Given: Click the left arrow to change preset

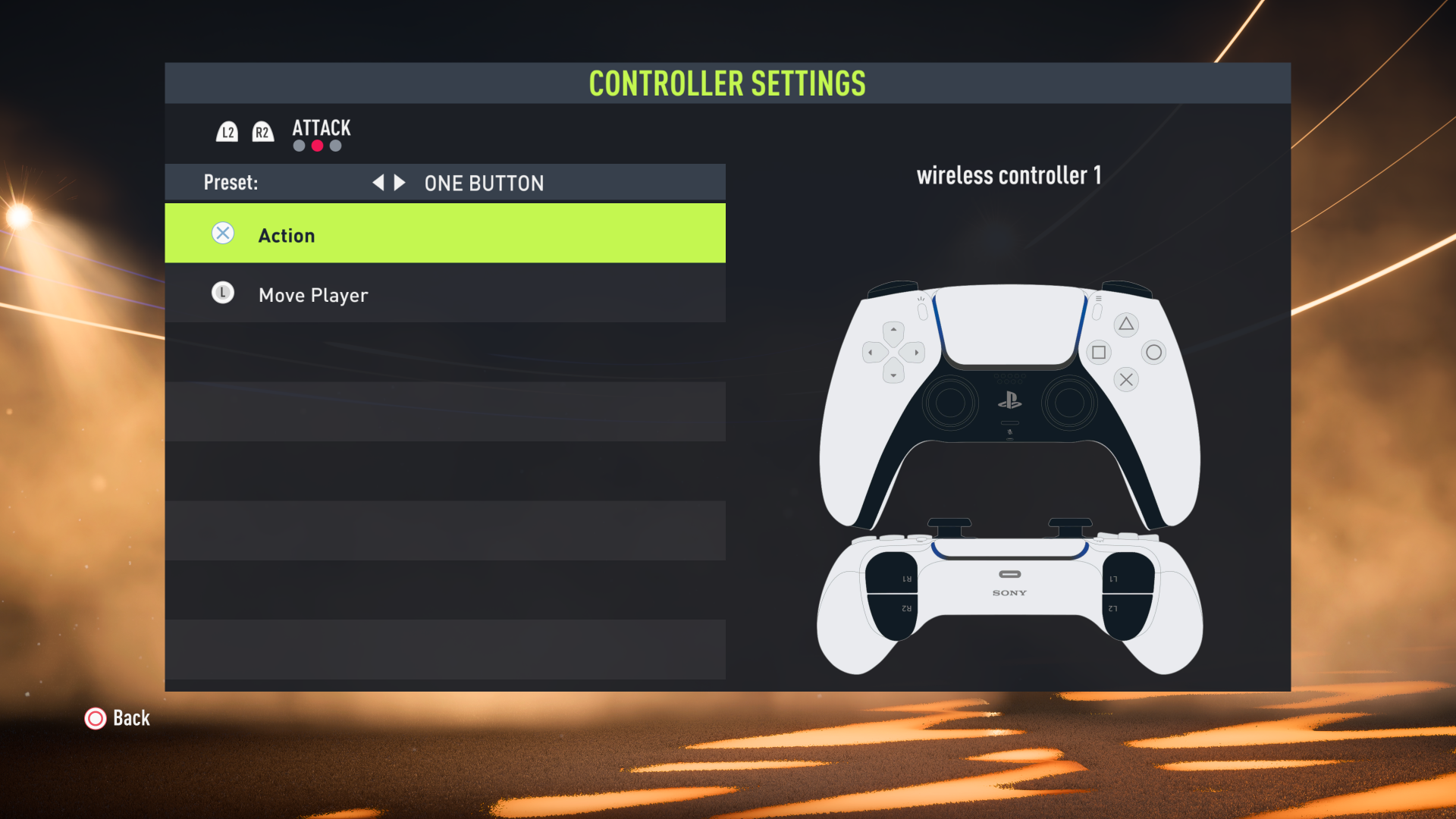Looking at the screenshot, I should 378,182.
